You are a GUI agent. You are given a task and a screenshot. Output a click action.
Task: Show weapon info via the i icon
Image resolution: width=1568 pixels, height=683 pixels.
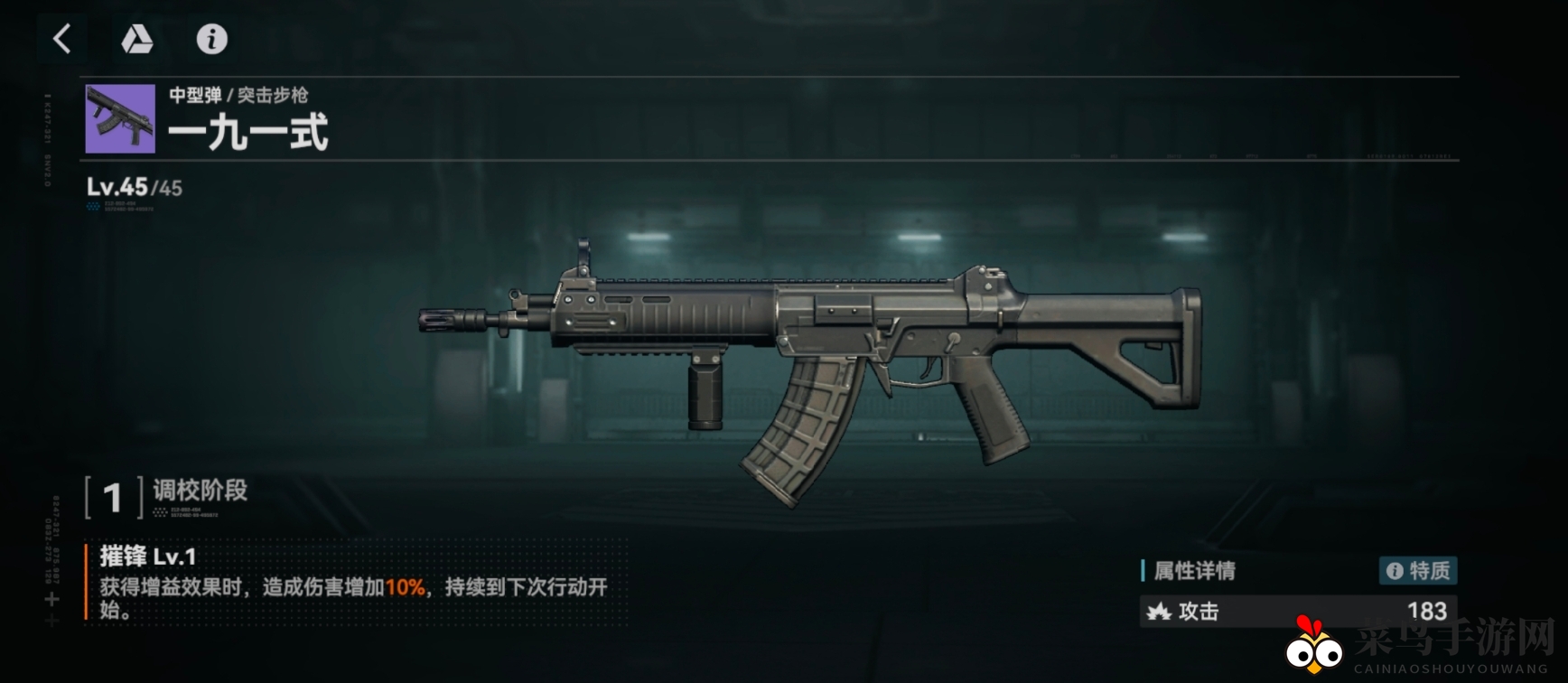(212, 39)
